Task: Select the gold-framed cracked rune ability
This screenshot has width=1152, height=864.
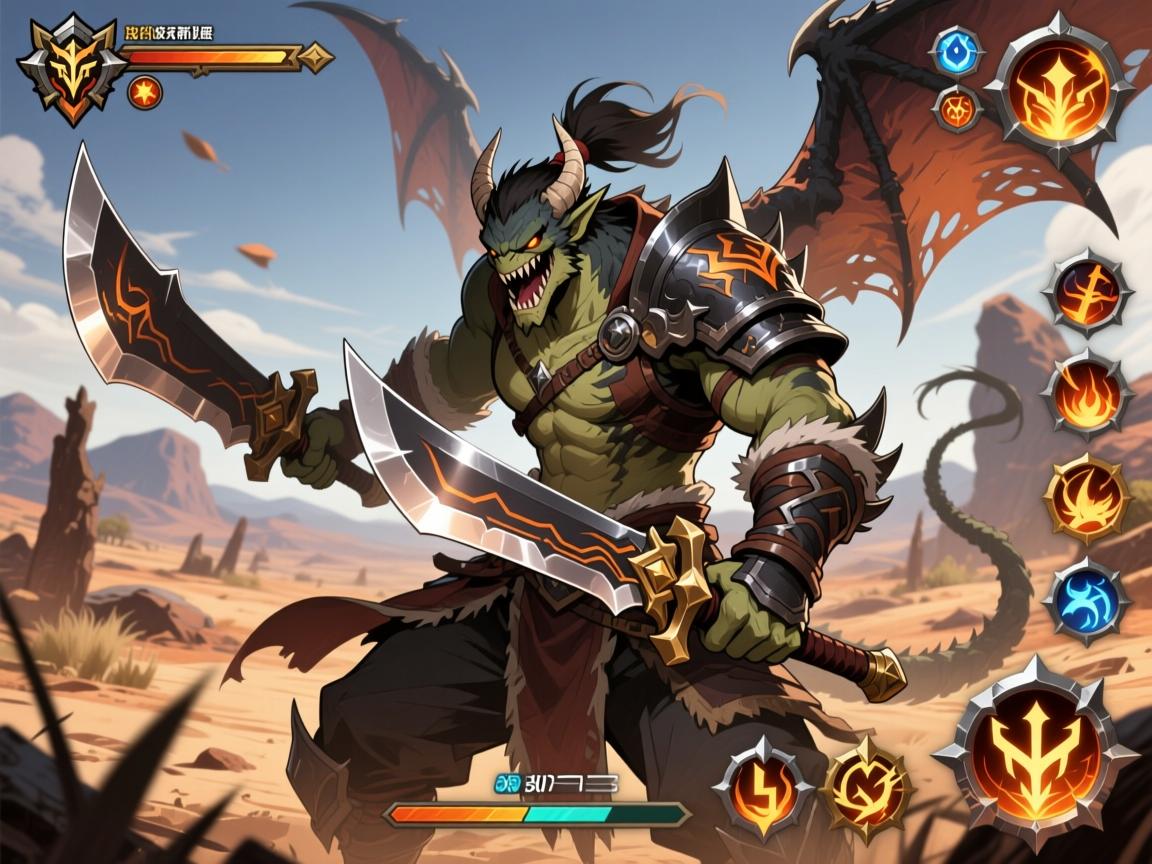Action: [x=866, y=790]
